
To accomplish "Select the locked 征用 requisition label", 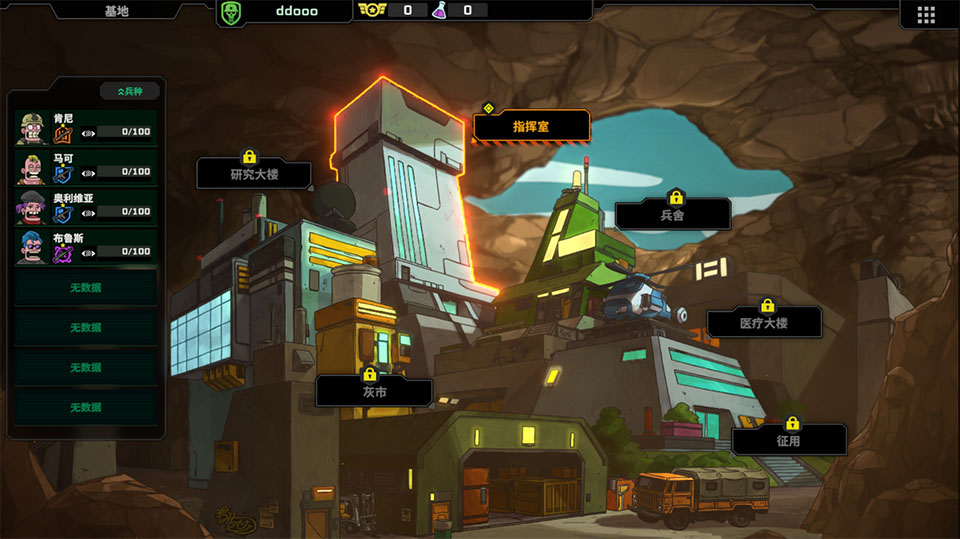I will 788,440.
